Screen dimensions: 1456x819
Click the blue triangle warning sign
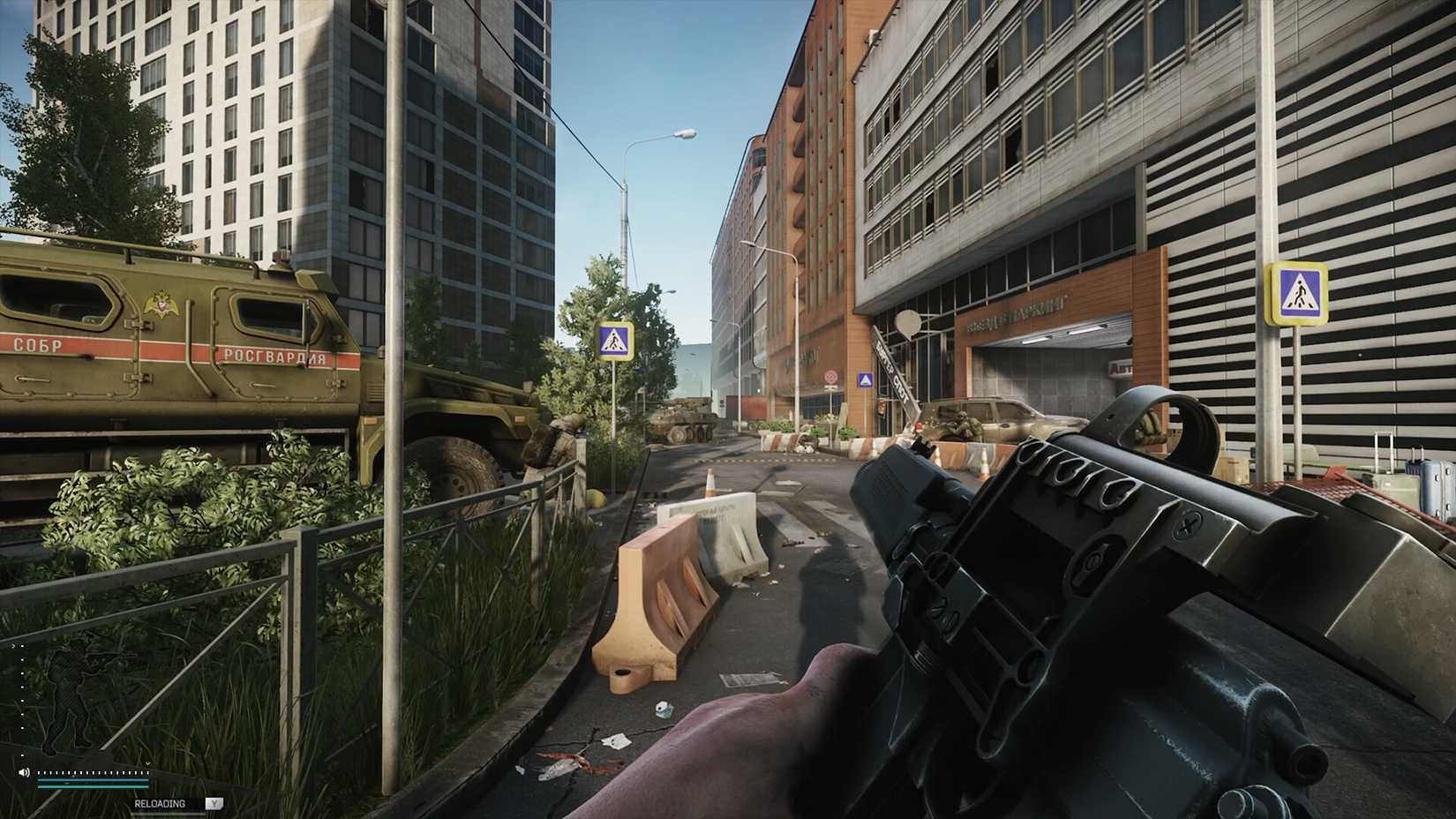coord(866,379)
